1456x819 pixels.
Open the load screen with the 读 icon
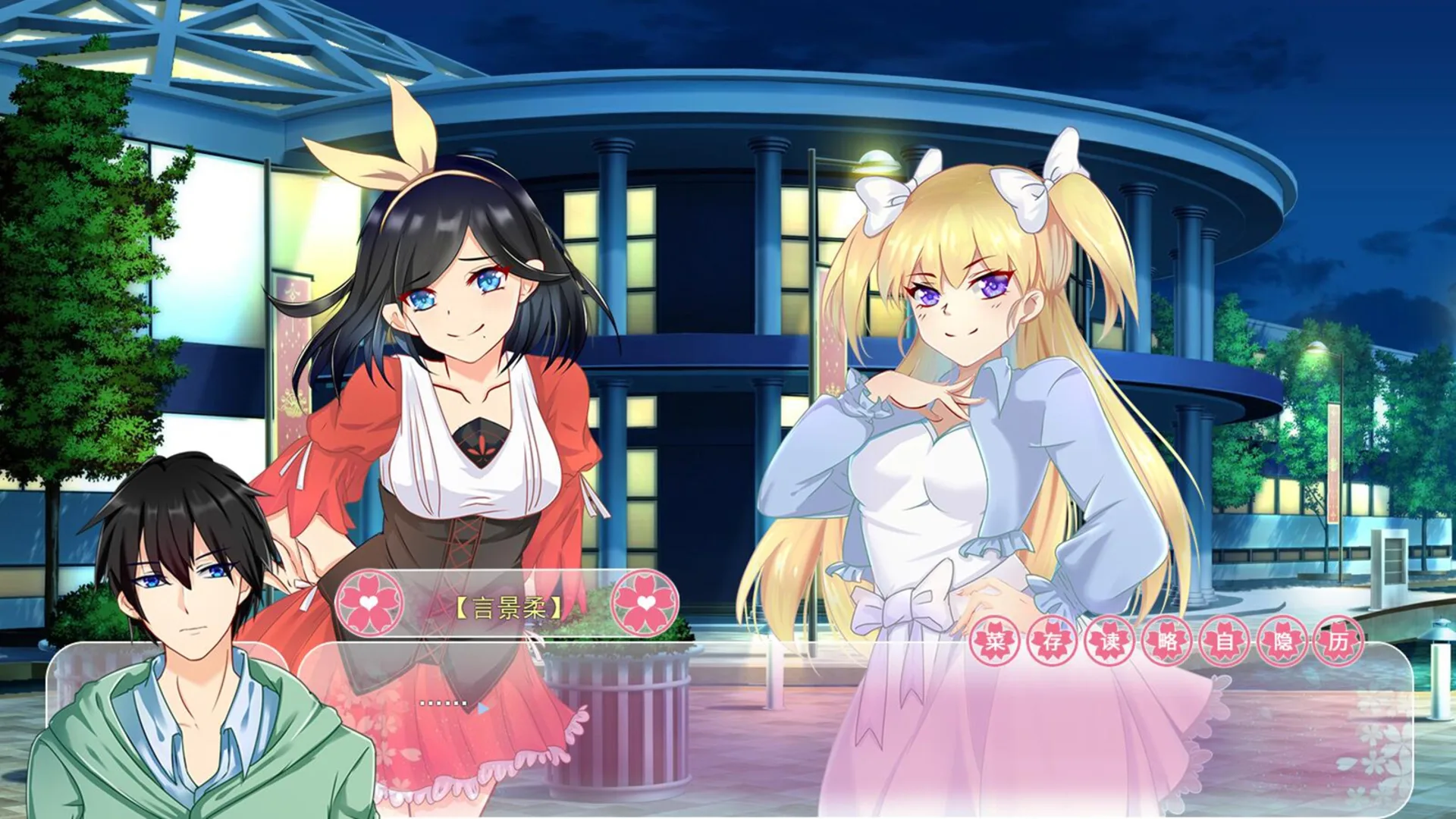pos(1109,641)
